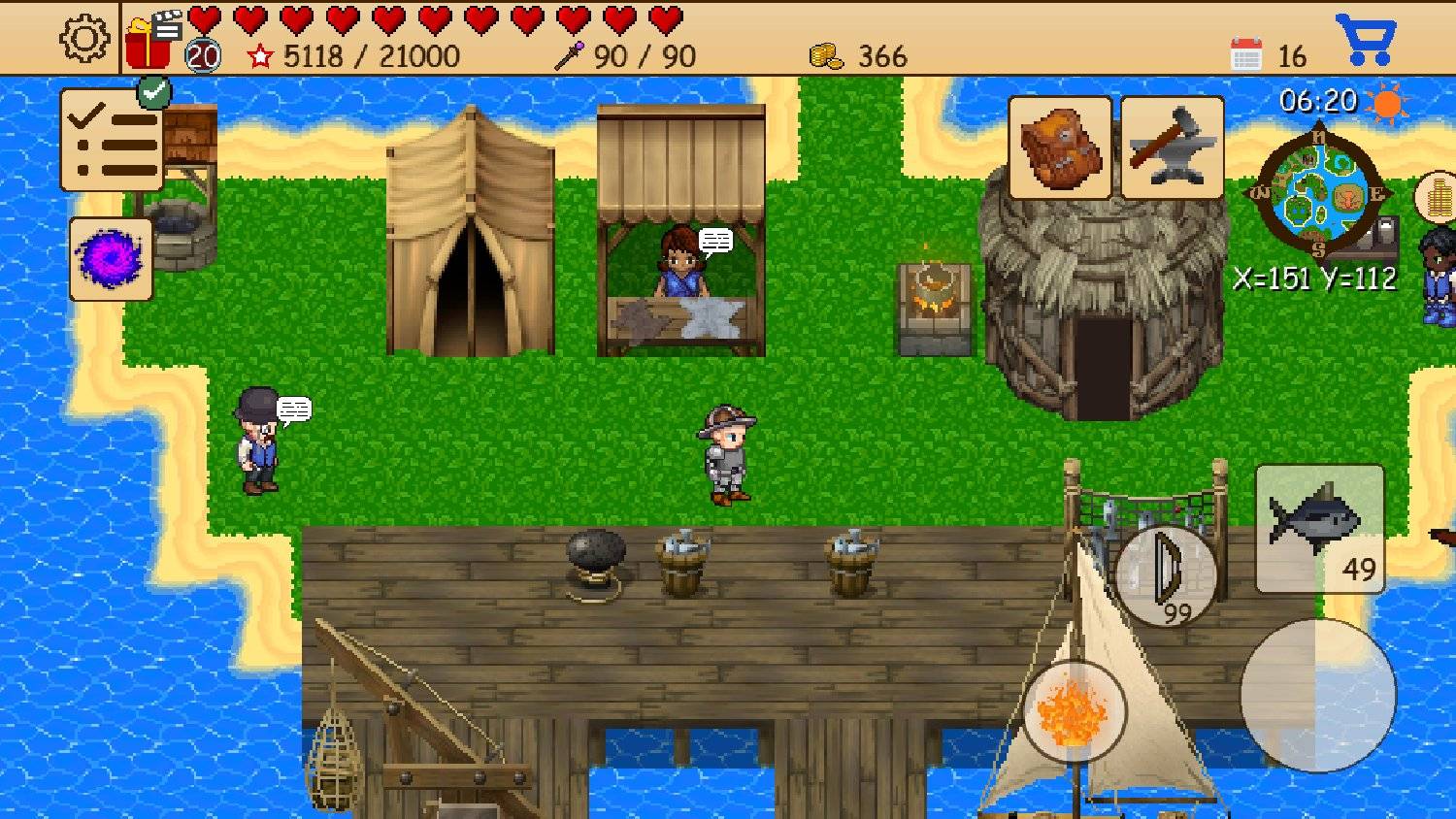
Task: Tap the green checkmark on the quest panel
Action: 152,93
